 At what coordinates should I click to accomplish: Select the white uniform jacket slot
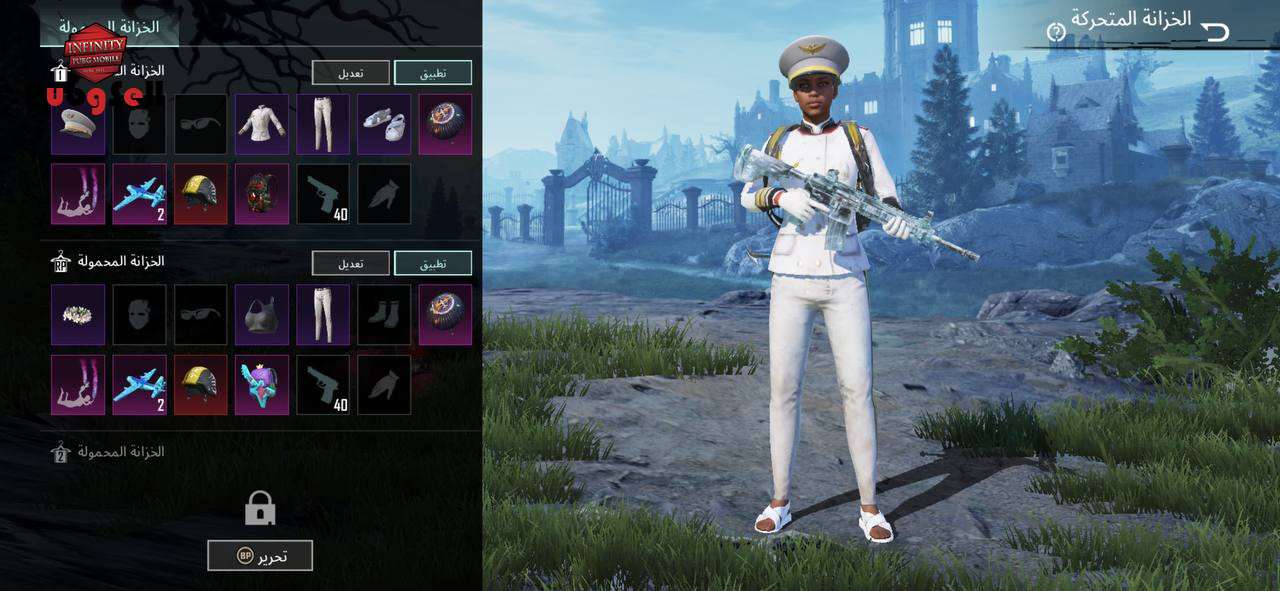(262, 124)
